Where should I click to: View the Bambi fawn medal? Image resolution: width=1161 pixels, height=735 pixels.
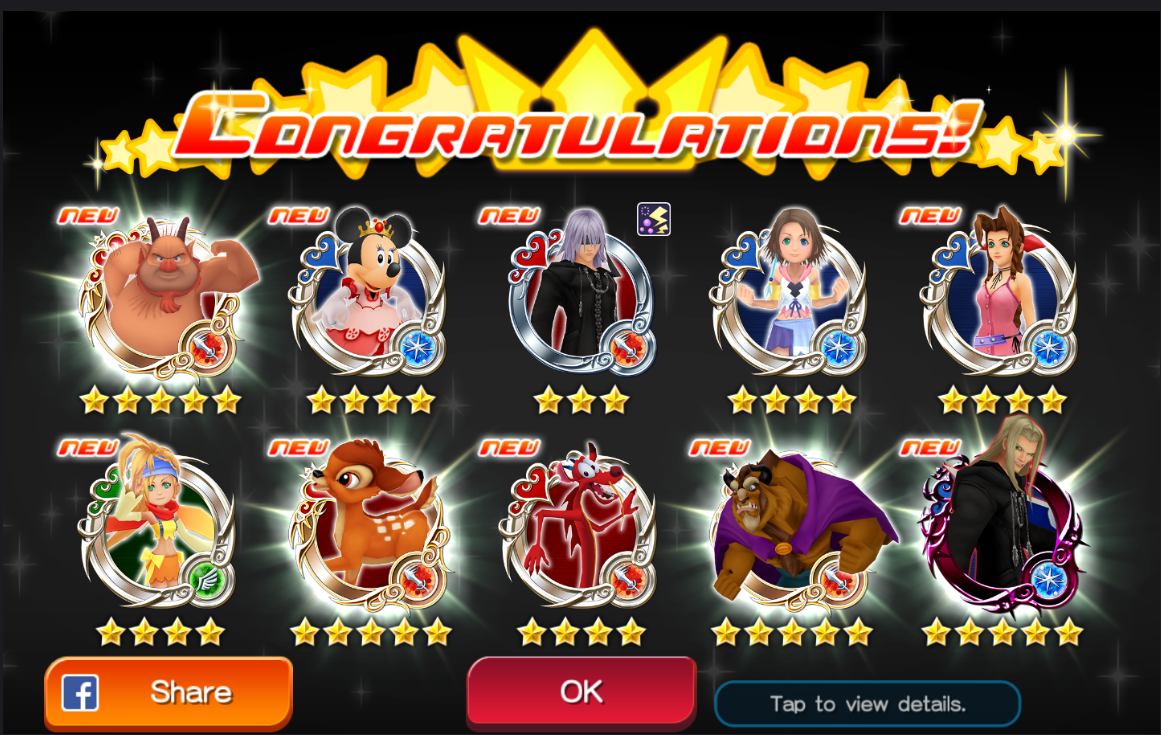tap(370, 527)
